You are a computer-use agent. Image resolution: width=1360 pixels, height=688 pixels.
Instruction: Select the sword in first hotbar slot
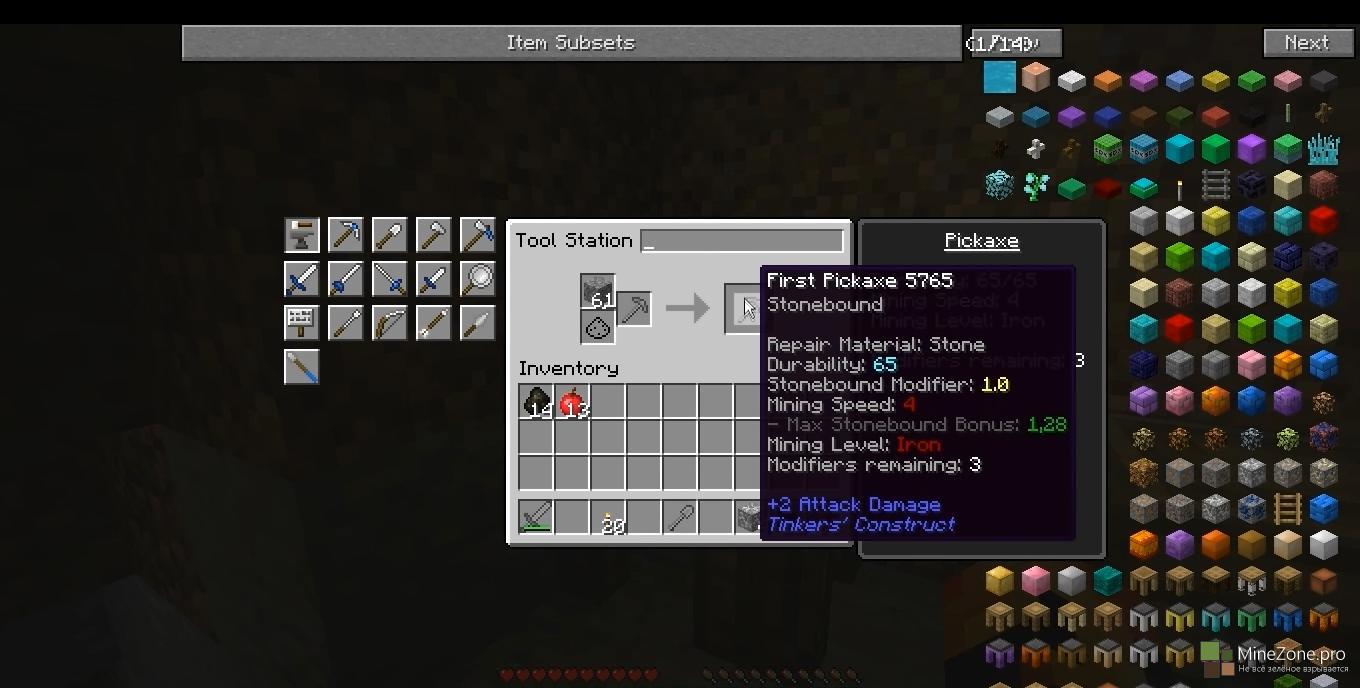point(536,517)
